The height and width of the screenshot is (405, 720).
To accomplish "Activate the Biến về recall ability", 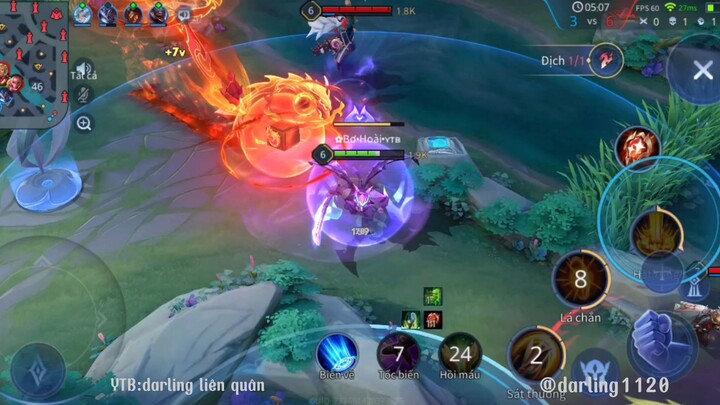I will coord(337,352).
